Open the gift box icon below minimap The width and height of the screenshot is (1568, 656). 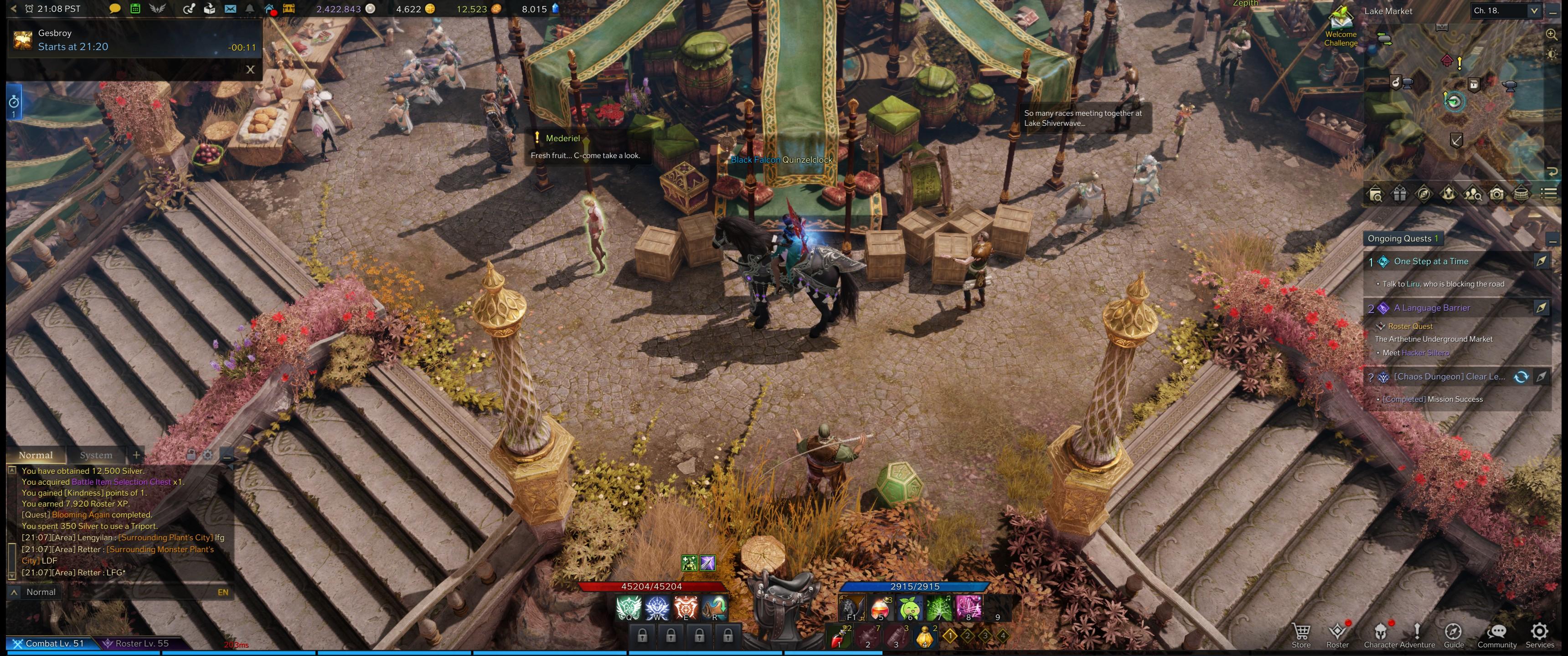[1400, 194]
